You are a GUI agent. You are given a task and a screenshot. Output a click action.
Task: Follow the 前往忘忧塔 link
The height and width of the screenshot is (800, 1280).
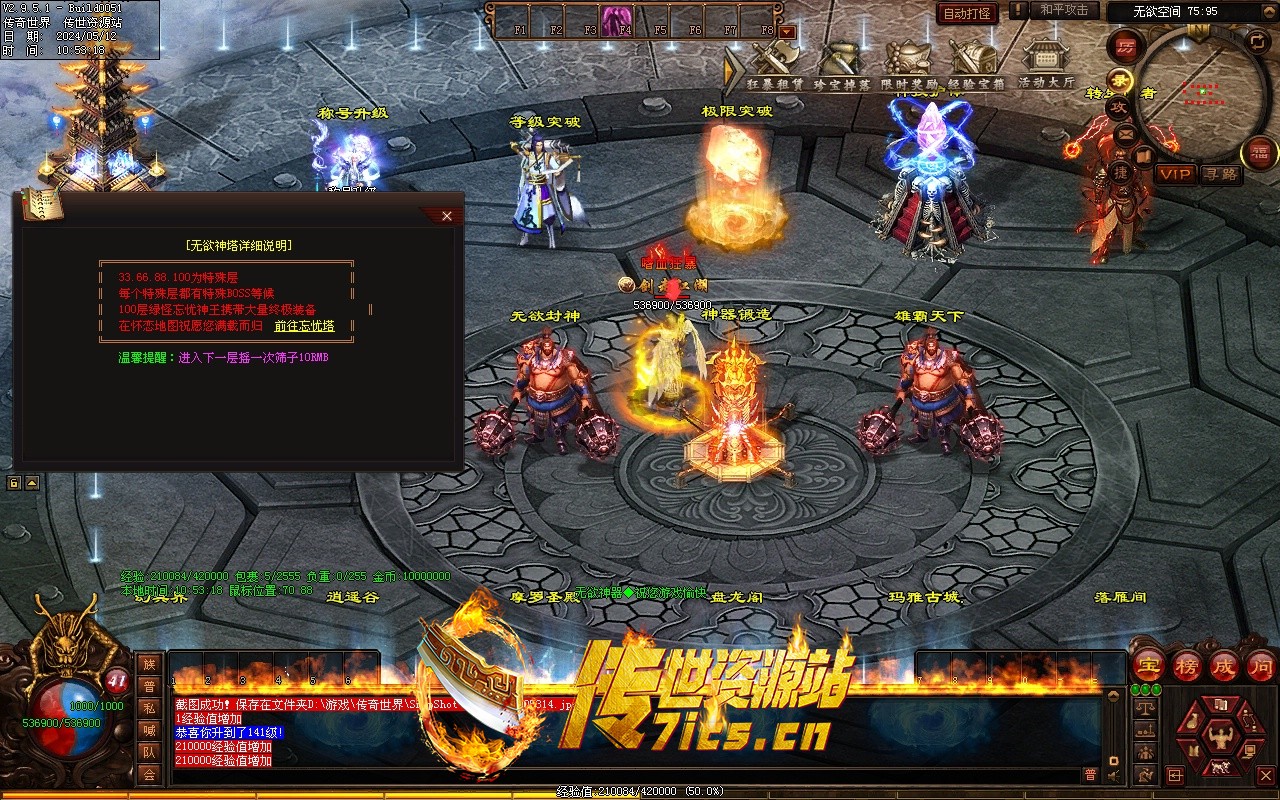coord(304,326)
